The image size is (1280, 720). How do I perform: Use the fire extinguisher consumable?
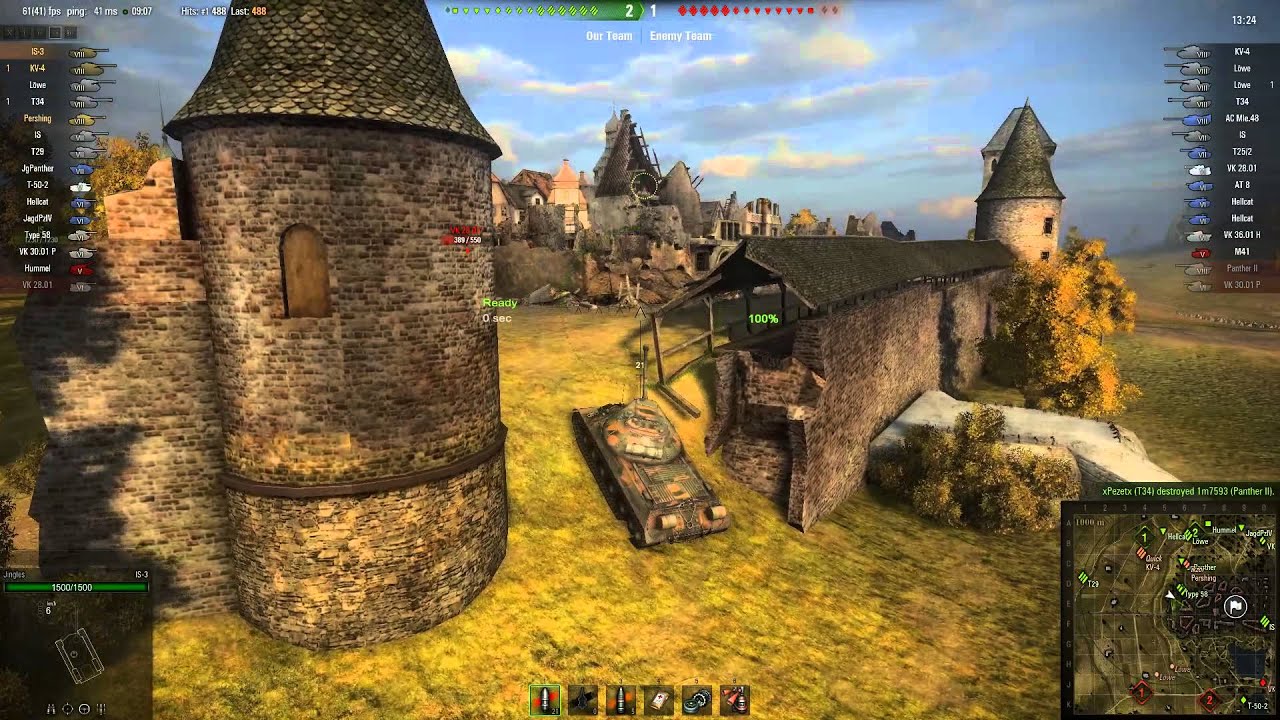[735, 700]
